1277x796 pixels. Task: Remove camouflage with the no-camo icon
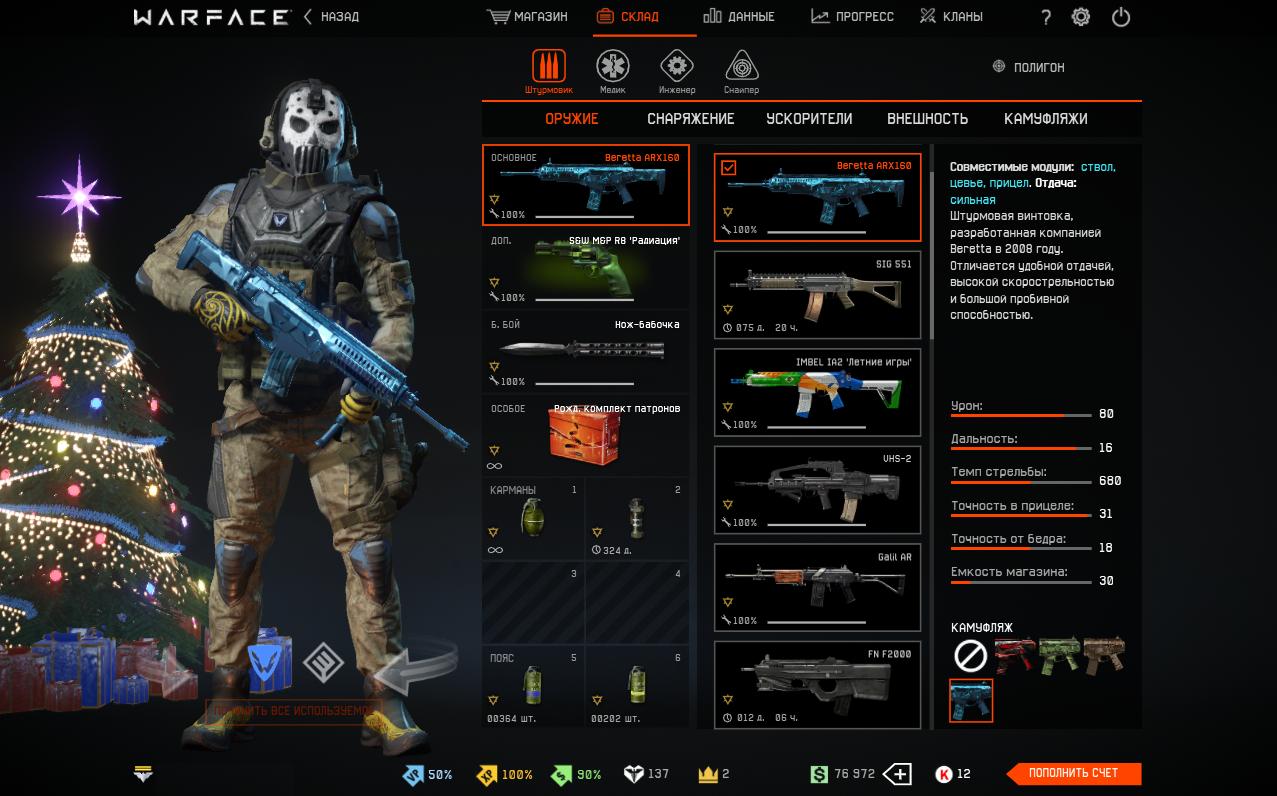971,656
